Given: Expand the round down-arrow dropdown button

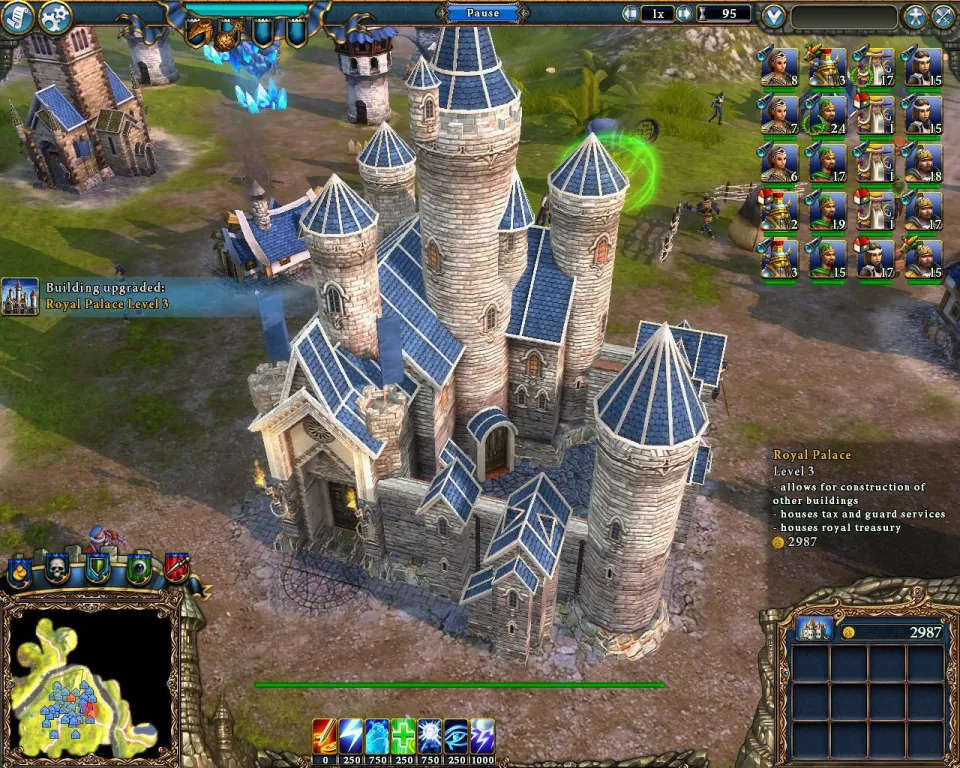Looking at the screenshot, I should [772, 16].
